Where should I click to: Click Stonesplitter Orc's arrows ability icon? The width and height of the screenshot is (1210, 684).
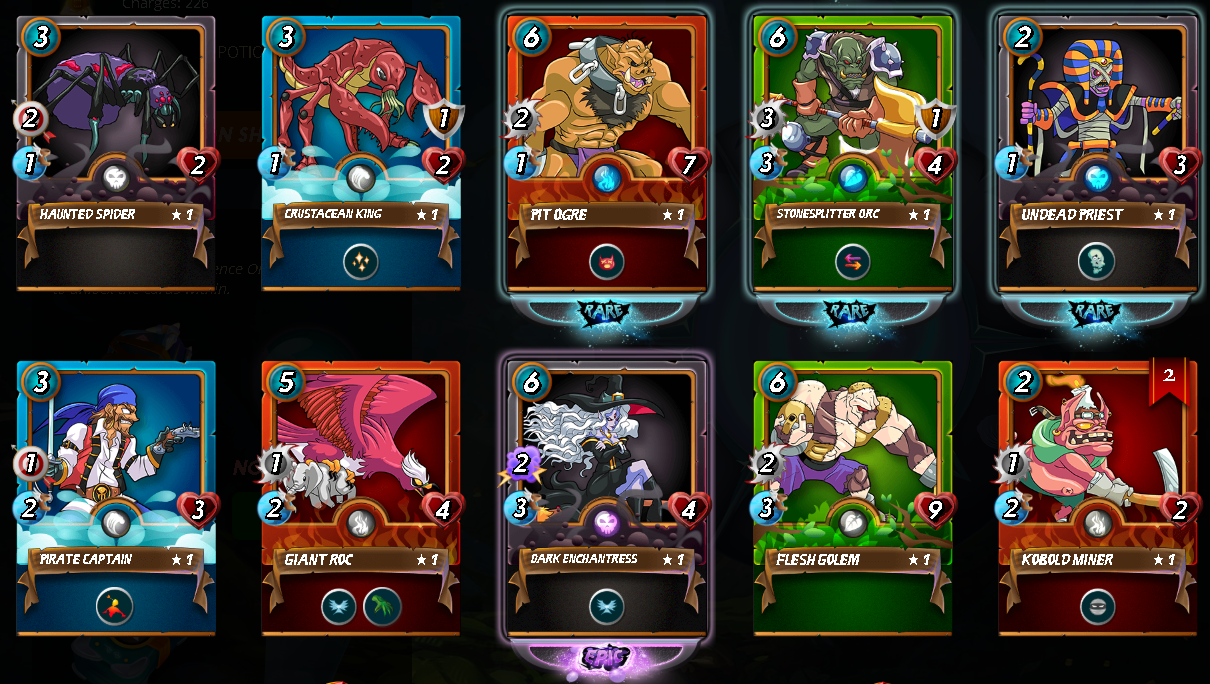click(x=852, y=262)
